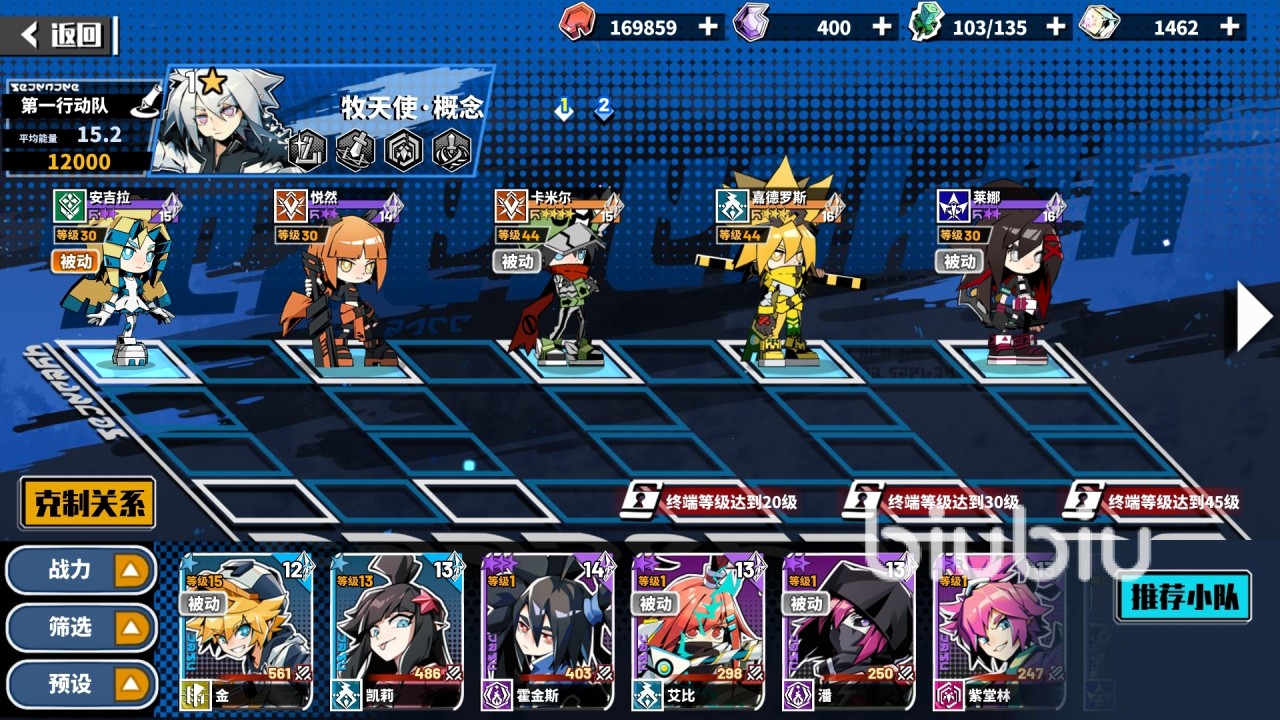Choose the 霍金斯 character card
This screenshot has width=1280, height=720.
(x=547, y=632)
